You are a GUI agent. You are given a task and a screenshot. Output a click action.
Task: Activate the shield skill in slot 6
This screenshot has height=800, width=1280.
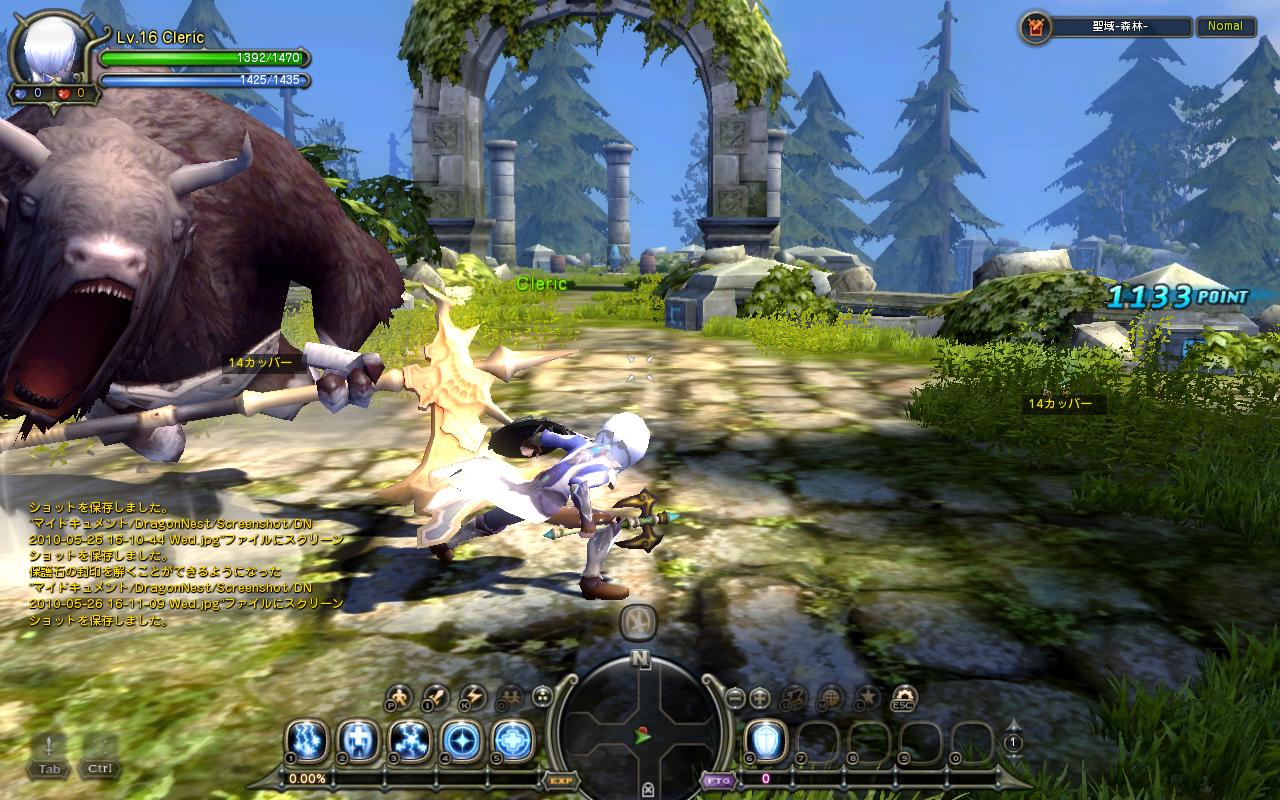tap(767, 741)
